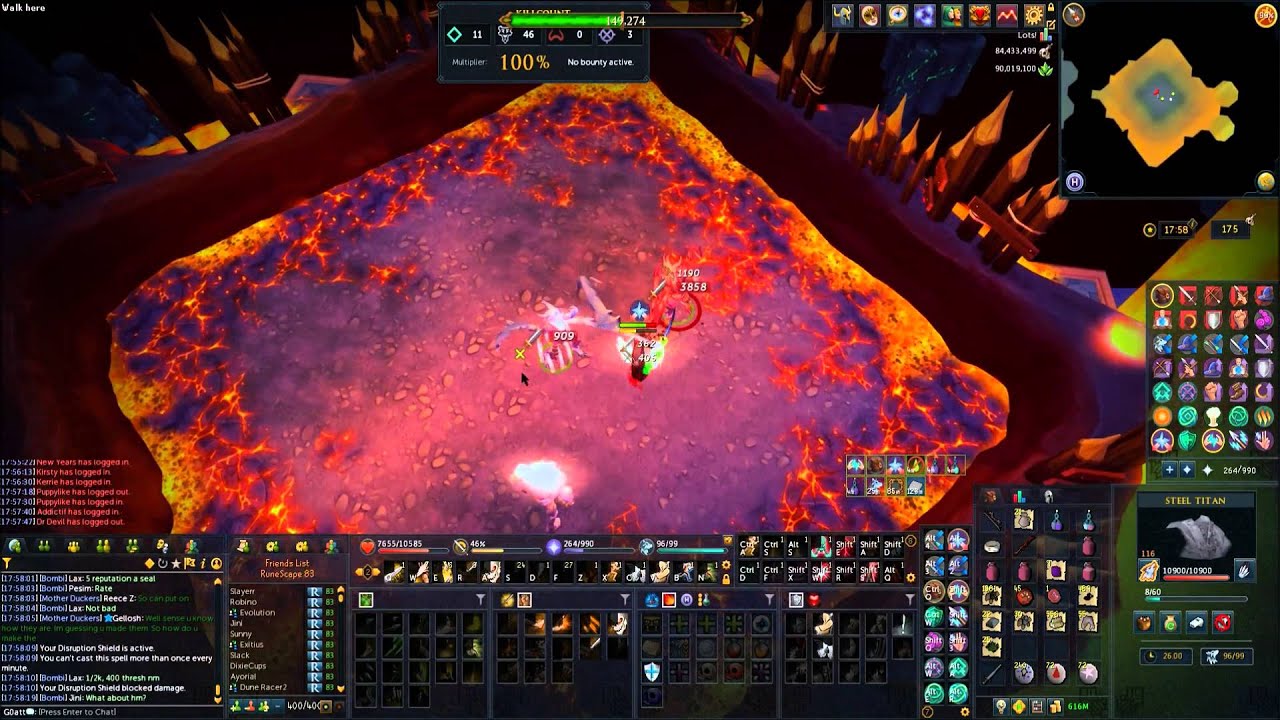
Task: Open the gold gear Settings menu
Action: tap(1033, 15)
